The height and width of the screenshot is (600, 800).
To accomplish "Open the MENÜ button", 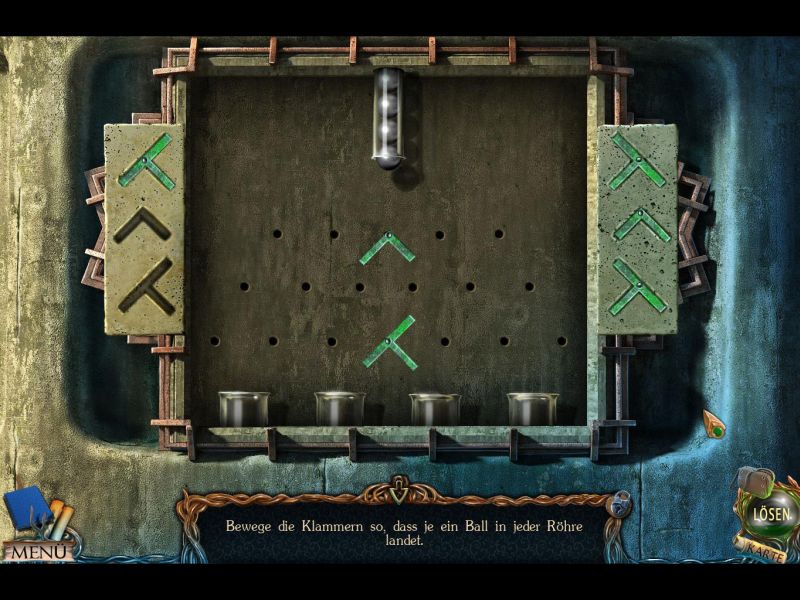I will 36,550.
